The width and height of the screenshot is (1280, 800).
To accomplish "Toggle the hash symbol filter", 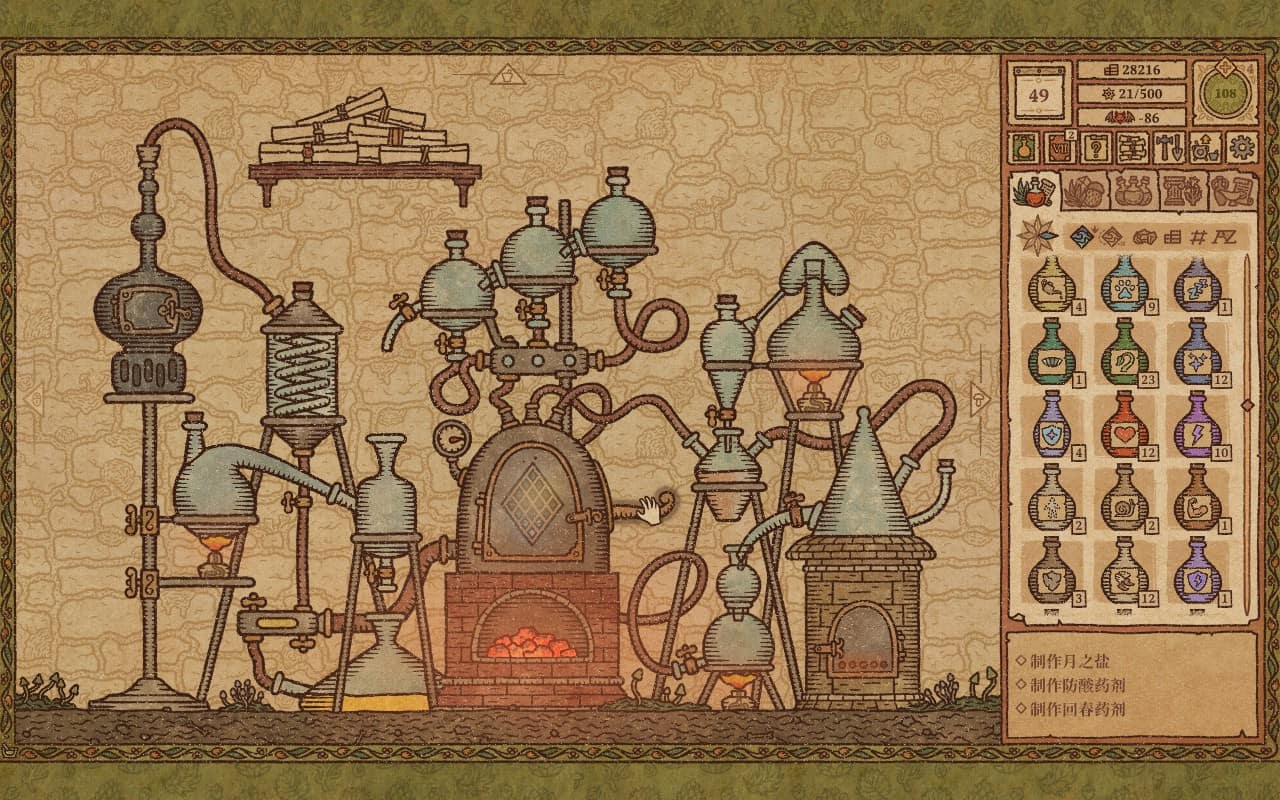I will (x=1197, y=236).
